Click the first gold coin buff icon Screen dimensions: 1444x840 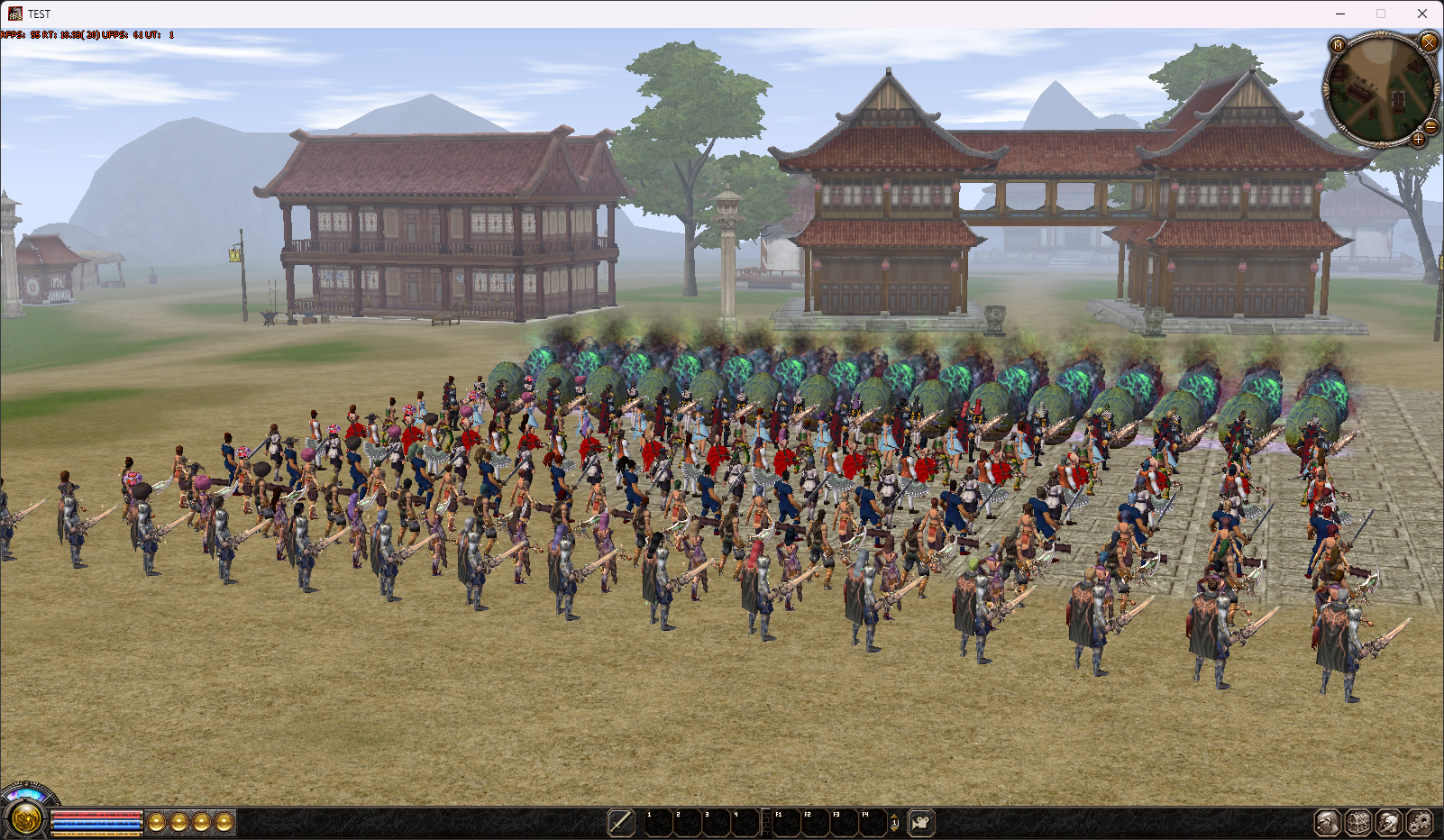point(156,821)
